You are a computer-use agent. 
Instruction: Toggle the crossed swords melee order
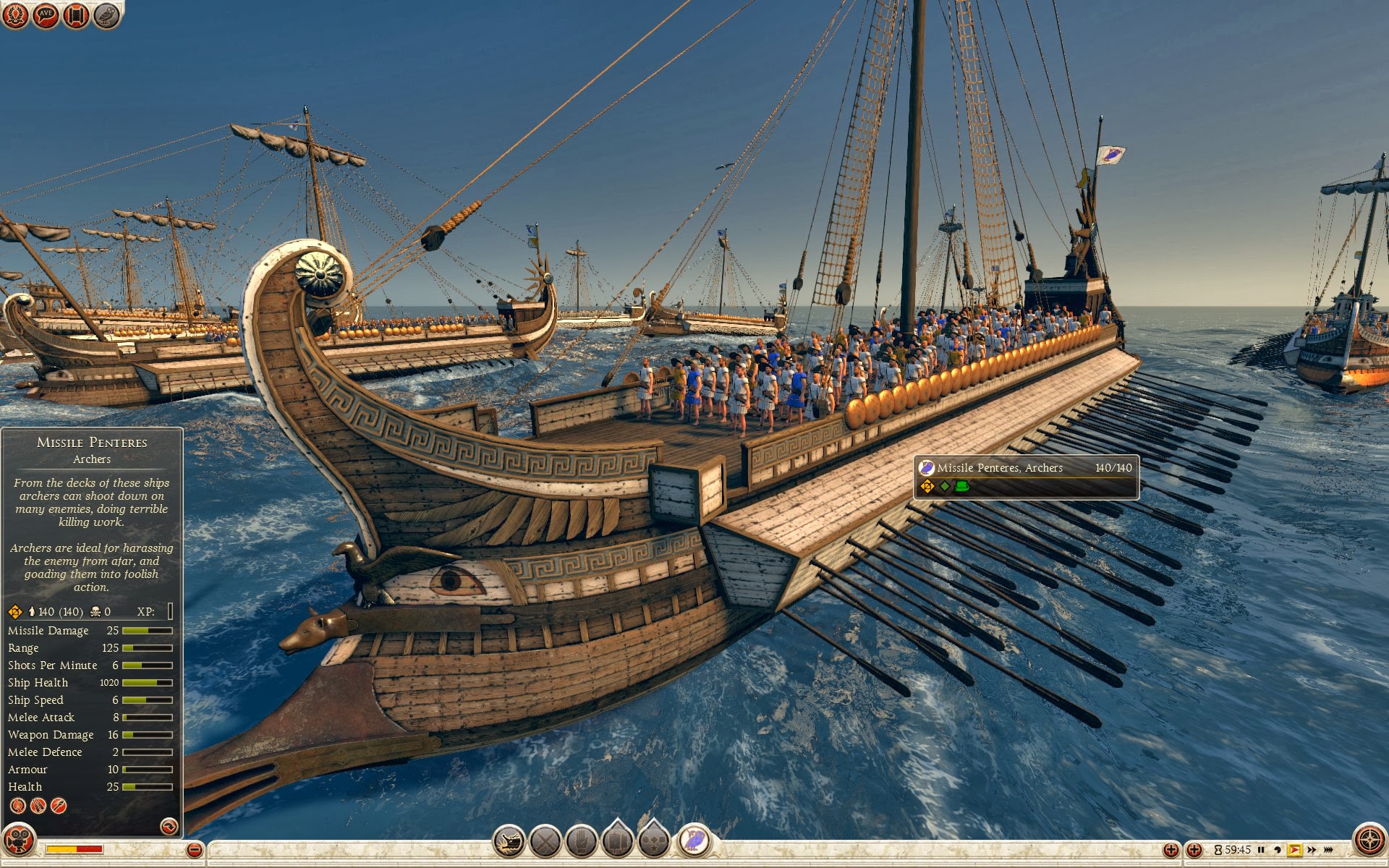545,841
